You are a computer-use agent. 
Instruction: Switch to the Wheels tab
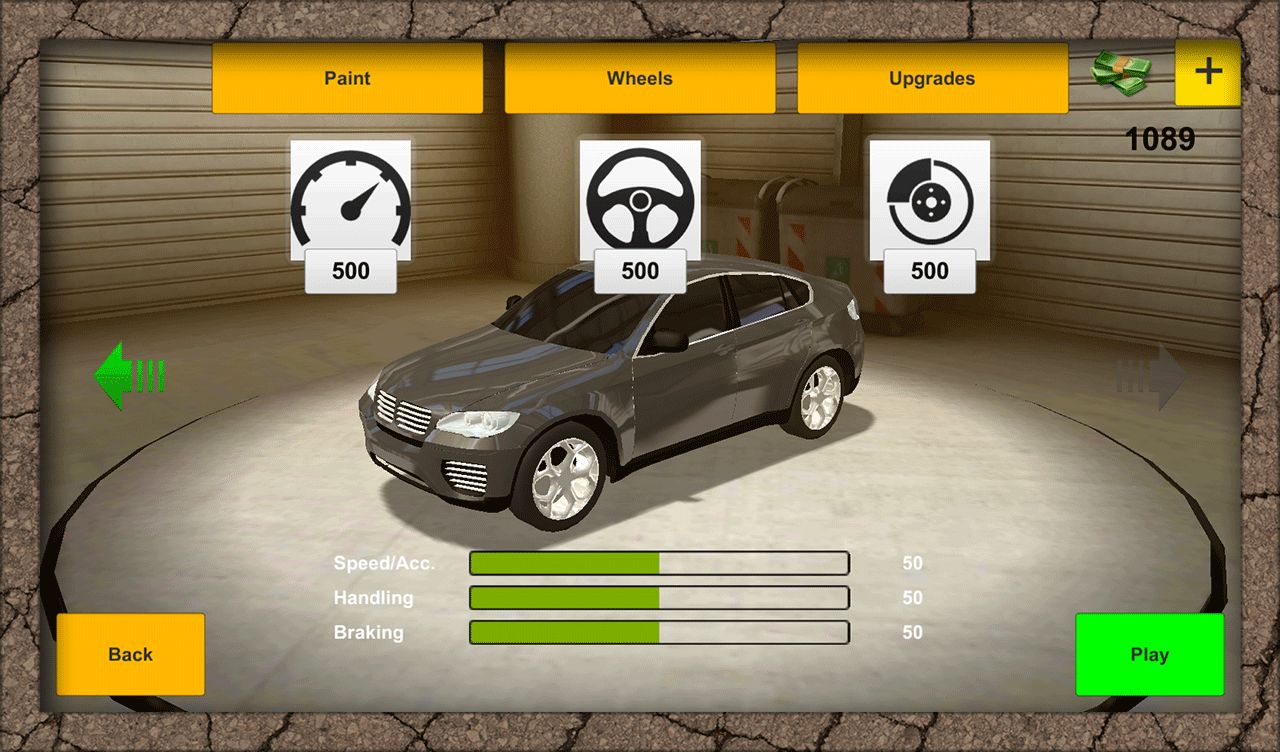pyautogui.click(x=640, y=78)
